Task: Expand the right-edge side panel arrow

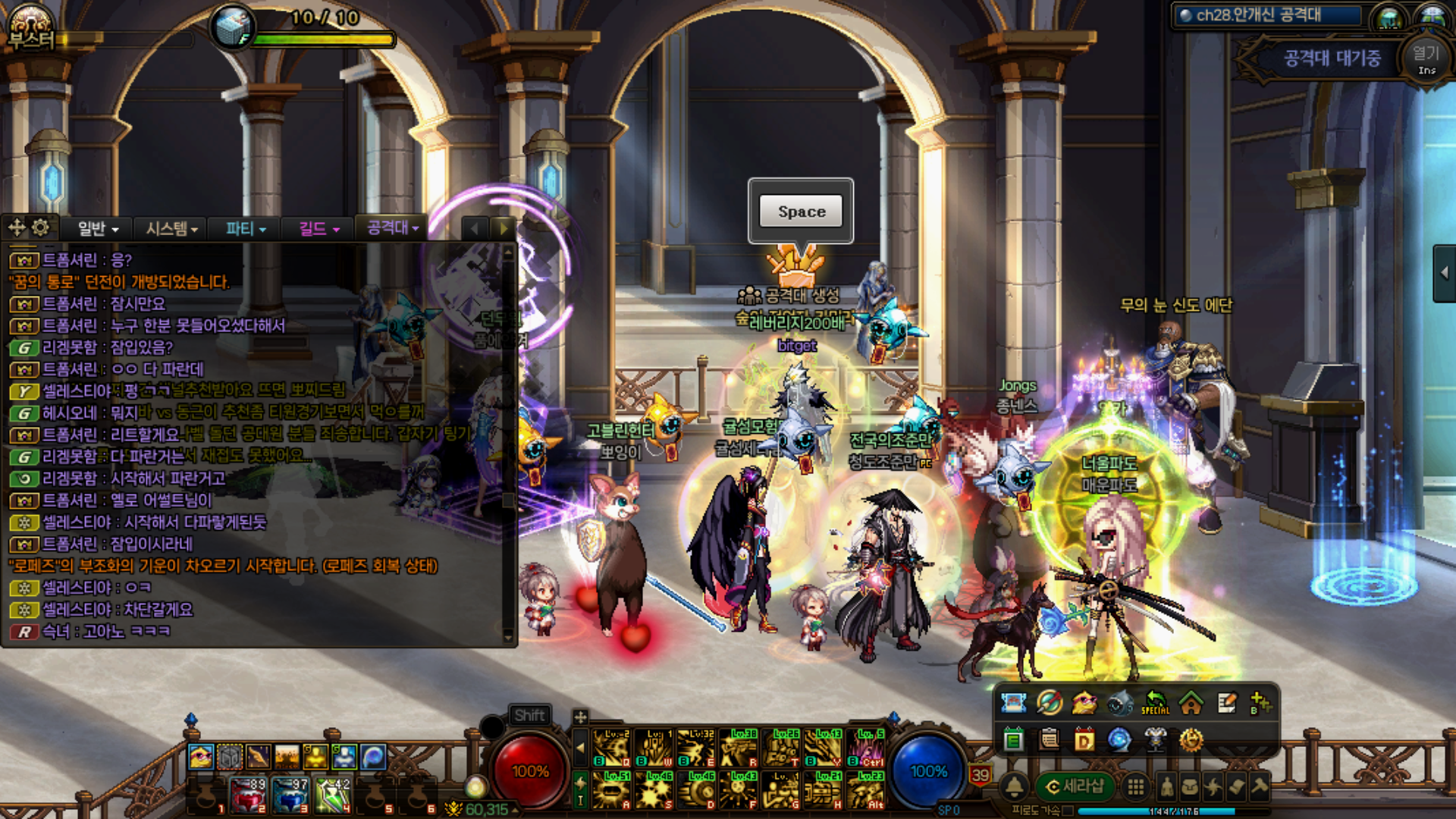Action: pyautogui.click(x=1444, y=273)
